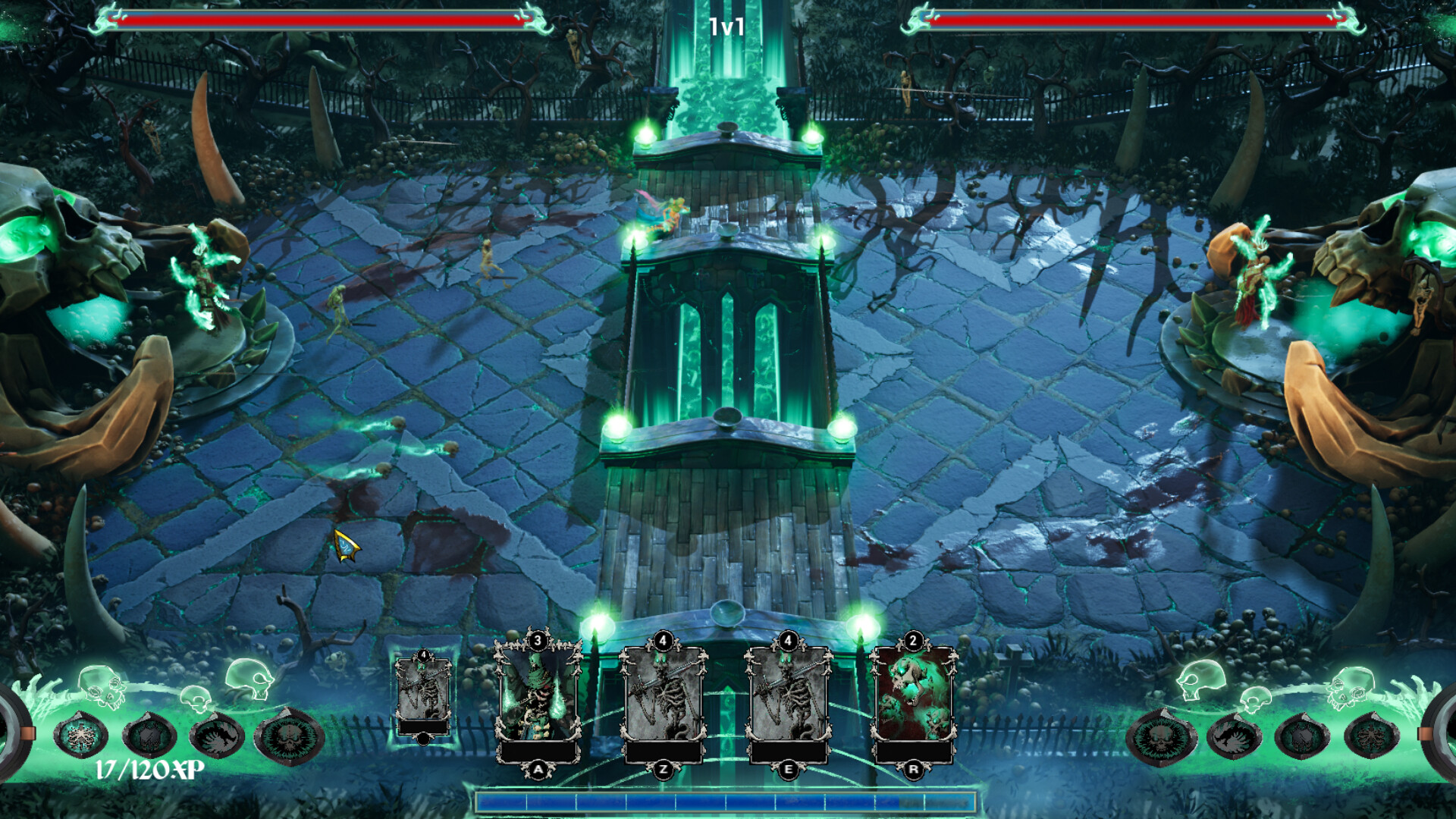This screenshot has width=1456, height=819.
Task: Click the right player's red health bar
Action: click(1137, 17)
